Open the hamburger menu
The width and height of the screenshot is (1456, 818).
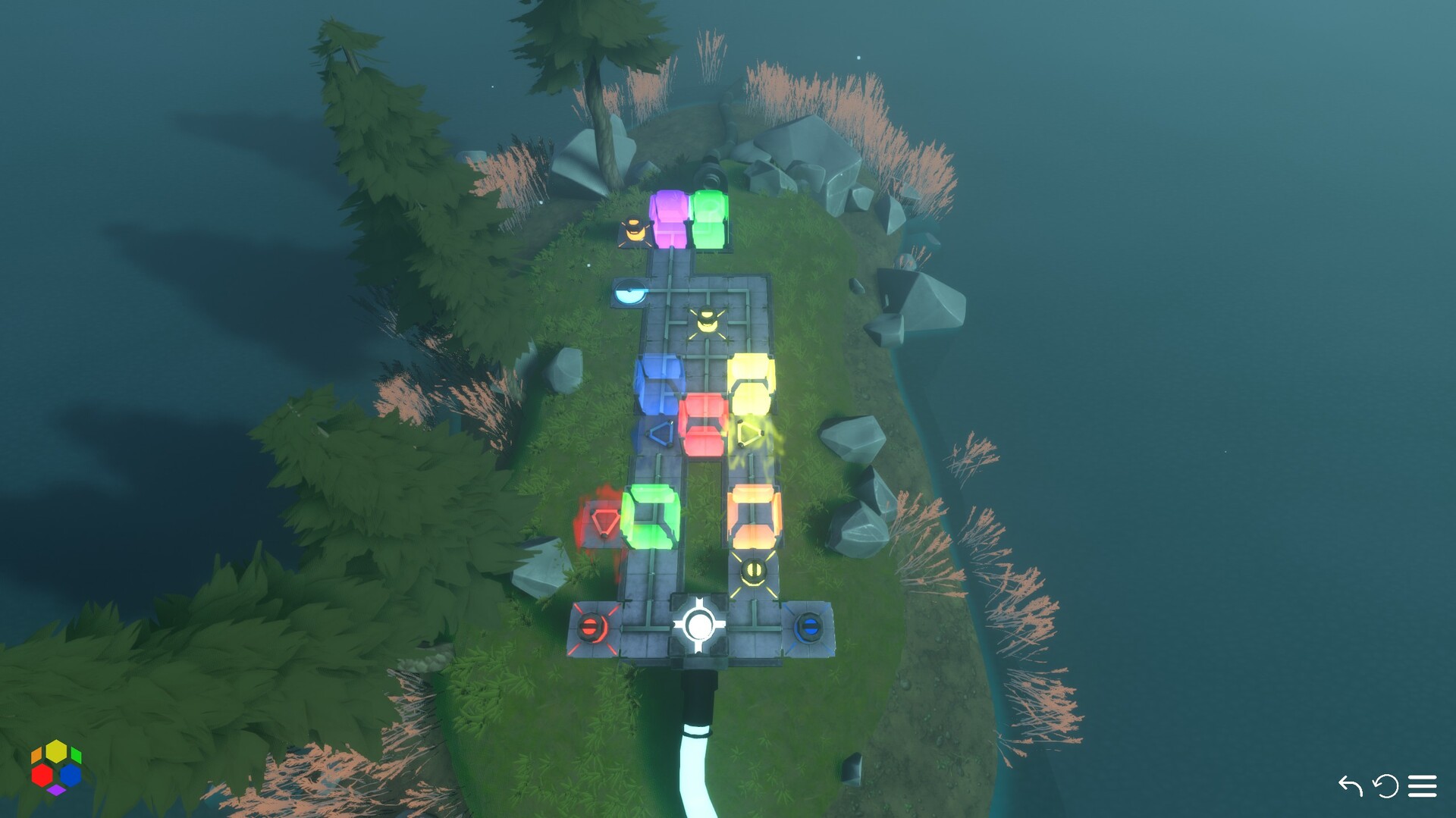coord(1422,786)
